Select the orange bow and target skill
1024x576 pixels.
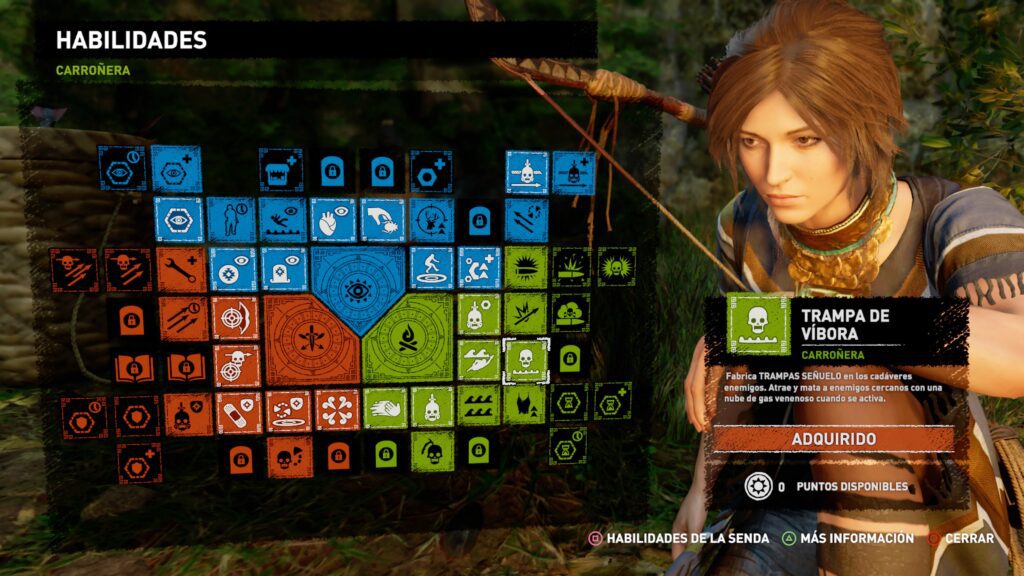coord(236,318)
